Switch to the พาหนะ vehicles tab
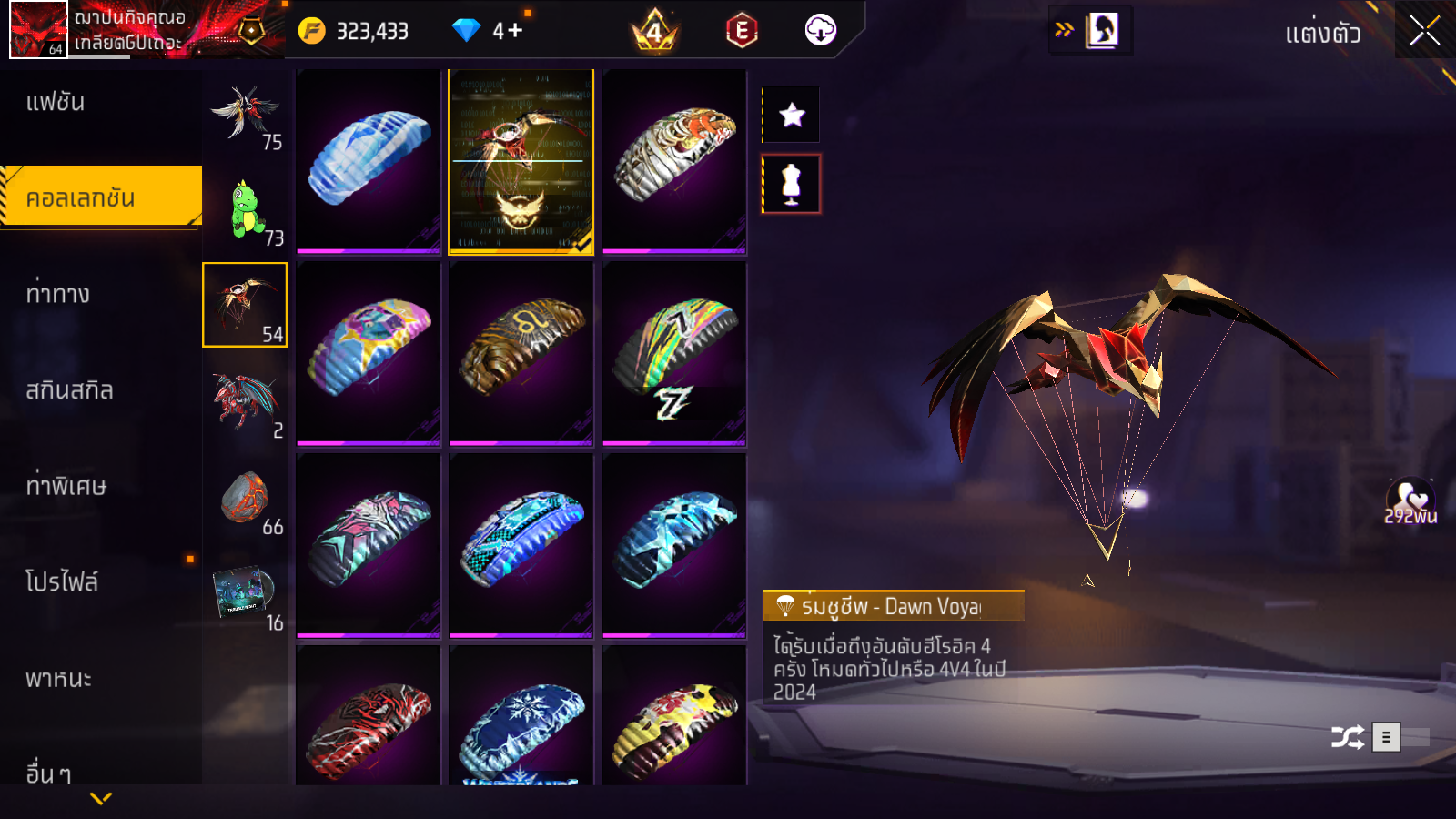Image resolution: width=1456 pixels, height=819 pixels. tap(58, 679)
